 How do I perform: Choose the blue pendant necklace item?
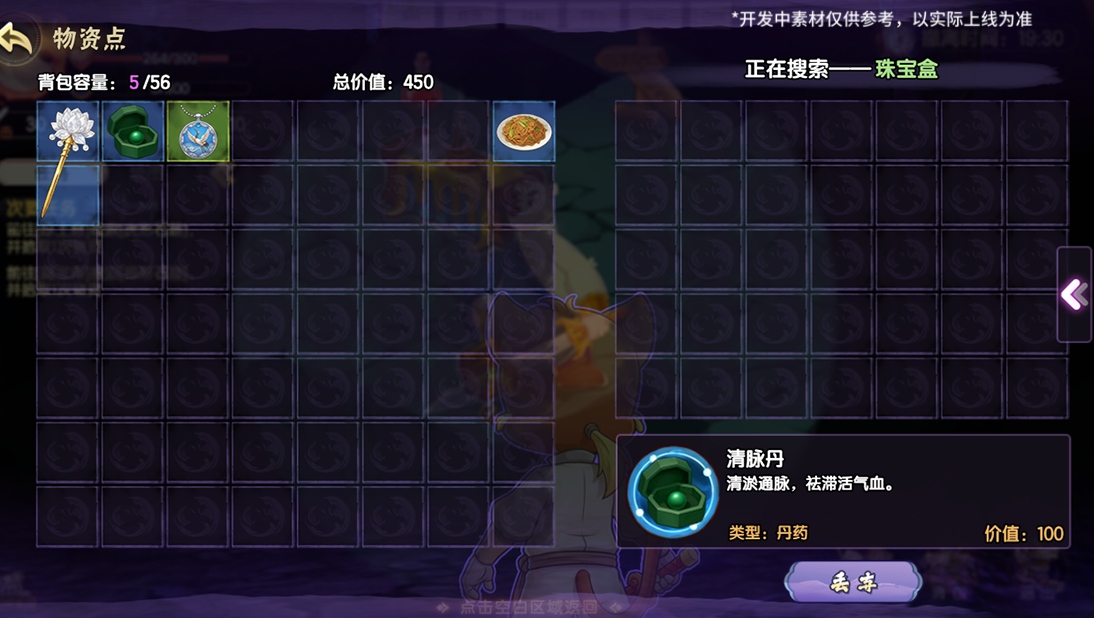coord(198,131)
